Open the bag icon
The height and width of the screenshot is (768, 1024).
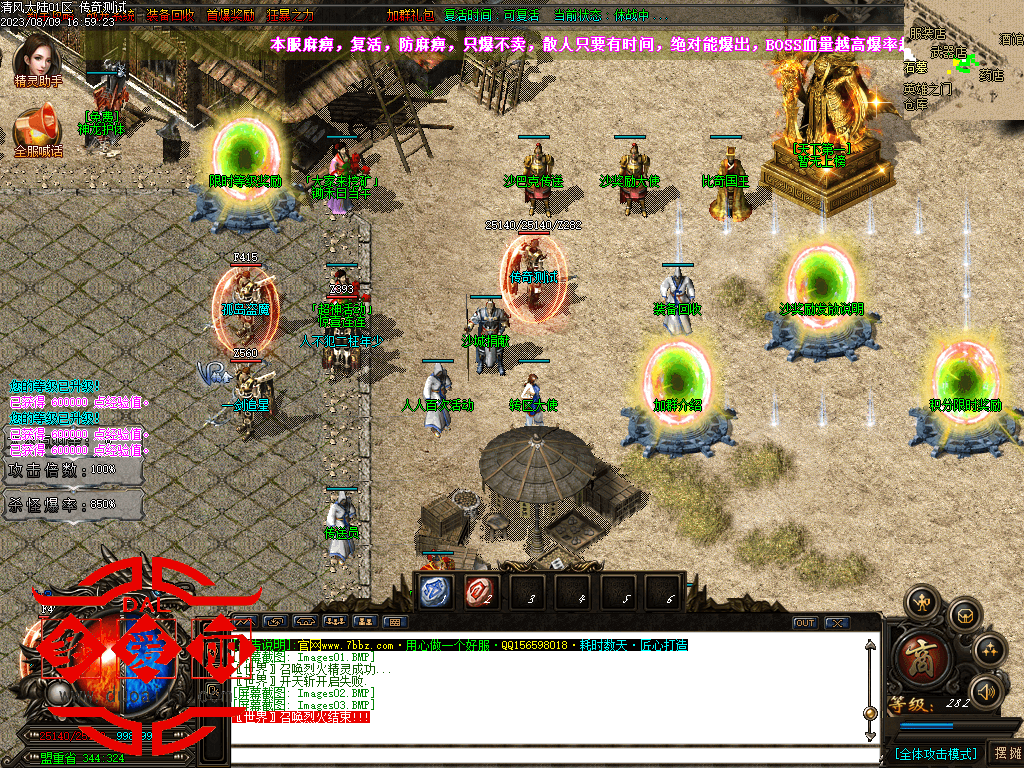pyautogui.click(x=963, y=614)
